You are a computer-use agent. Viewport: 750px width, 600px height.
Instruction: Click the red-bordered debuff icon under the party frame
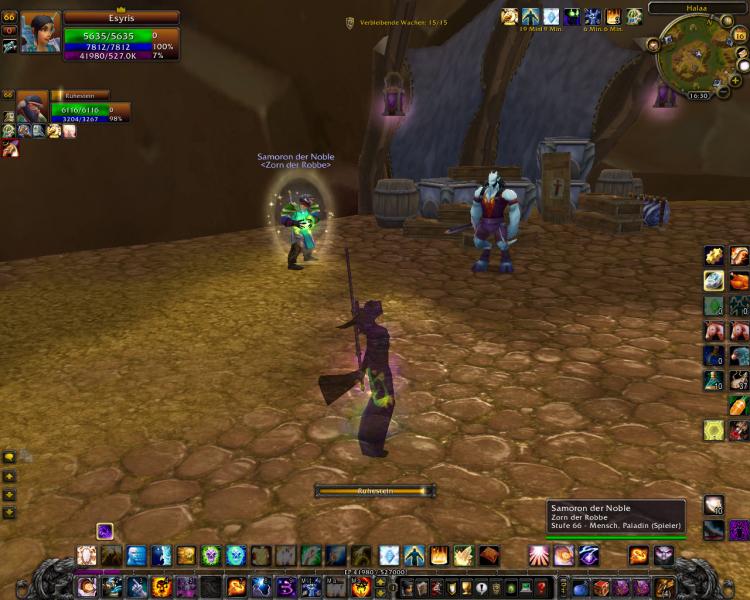coord(10,148)
